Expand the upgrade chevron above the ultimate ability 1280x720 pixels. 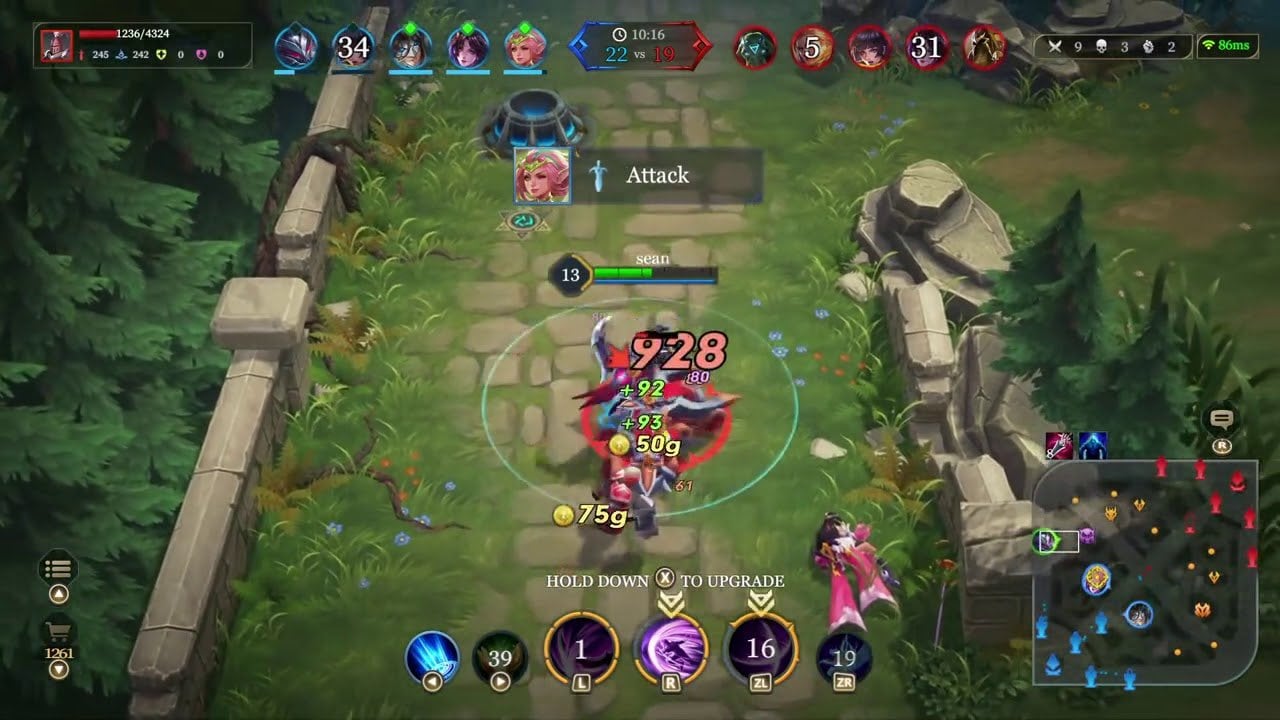672,599
